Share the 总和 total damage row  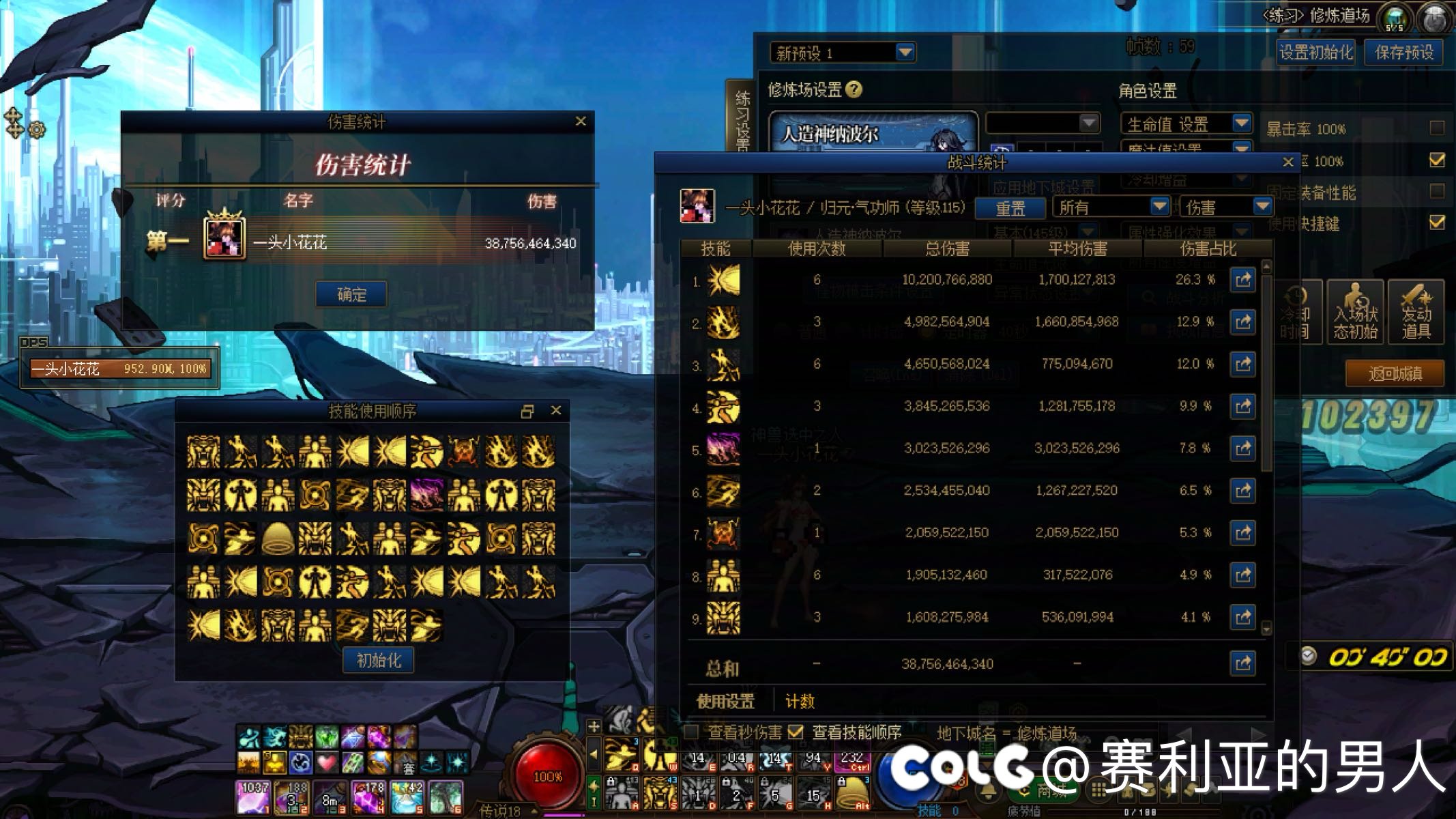click(1242, 663)
